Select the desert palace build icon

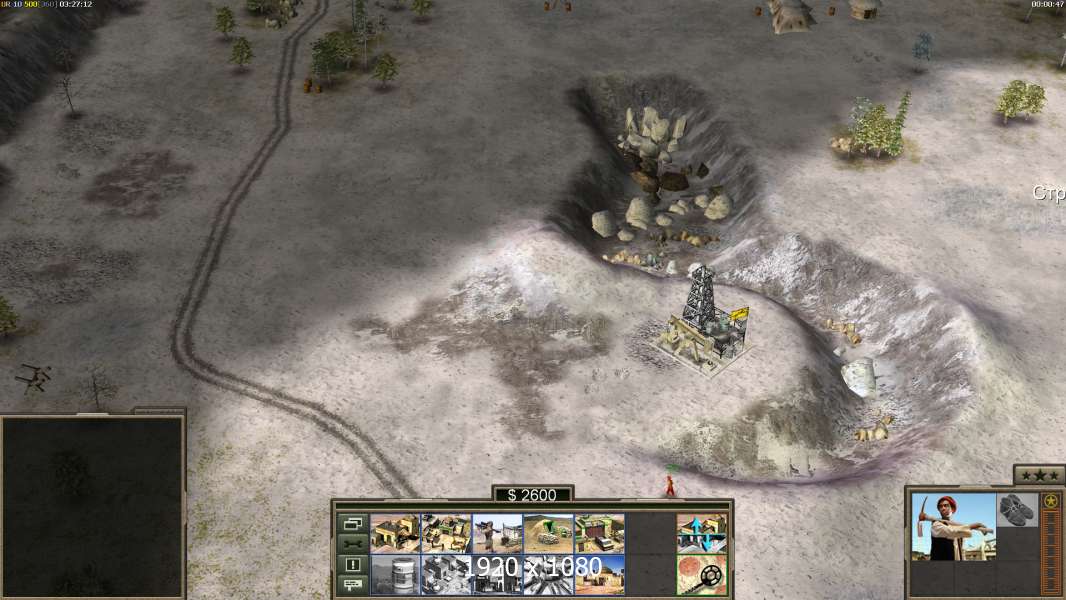[599, 575]
